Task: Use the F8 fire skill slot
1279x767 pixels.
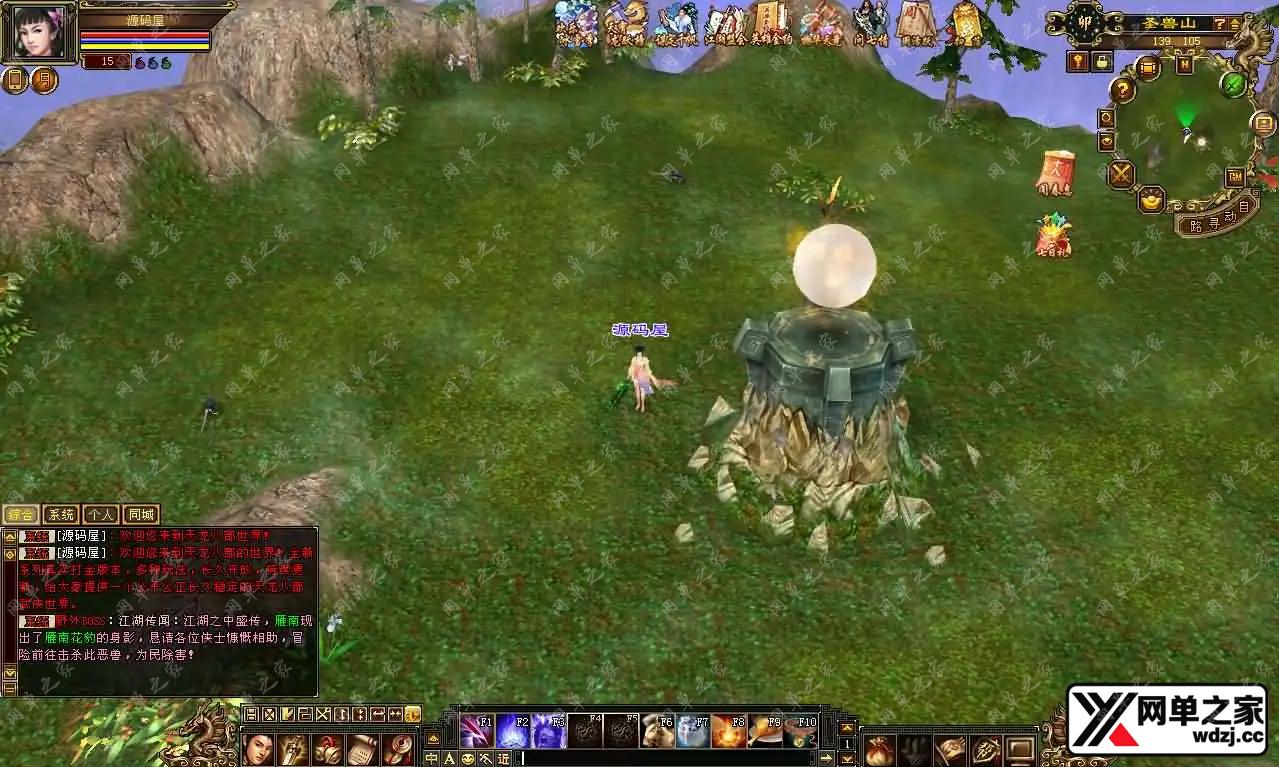Action: [728, 731]
